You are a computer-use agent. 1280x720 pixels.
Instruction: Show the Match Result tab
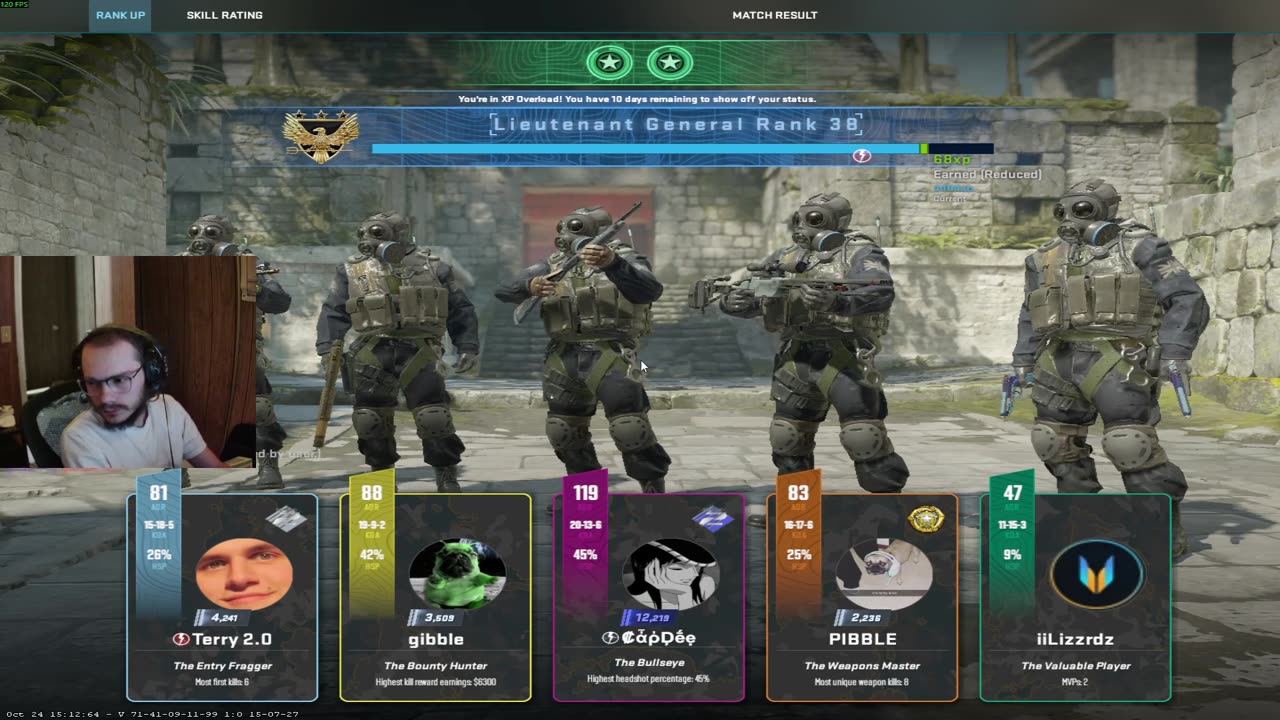pos(774,15)
